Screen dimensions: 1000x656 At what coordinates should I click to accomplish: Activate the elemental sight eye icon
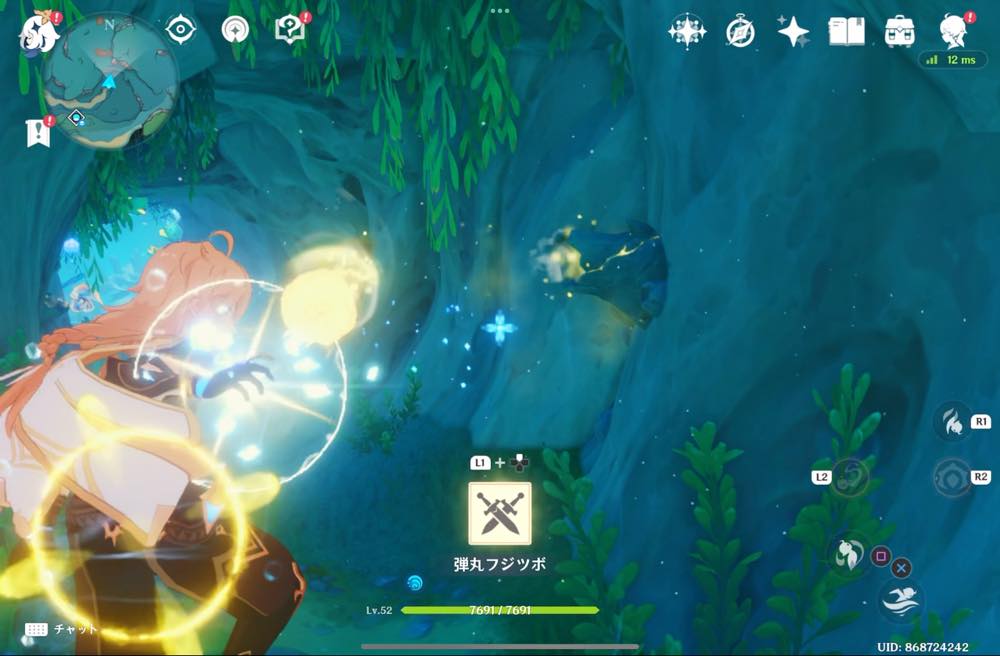(180, 30)
